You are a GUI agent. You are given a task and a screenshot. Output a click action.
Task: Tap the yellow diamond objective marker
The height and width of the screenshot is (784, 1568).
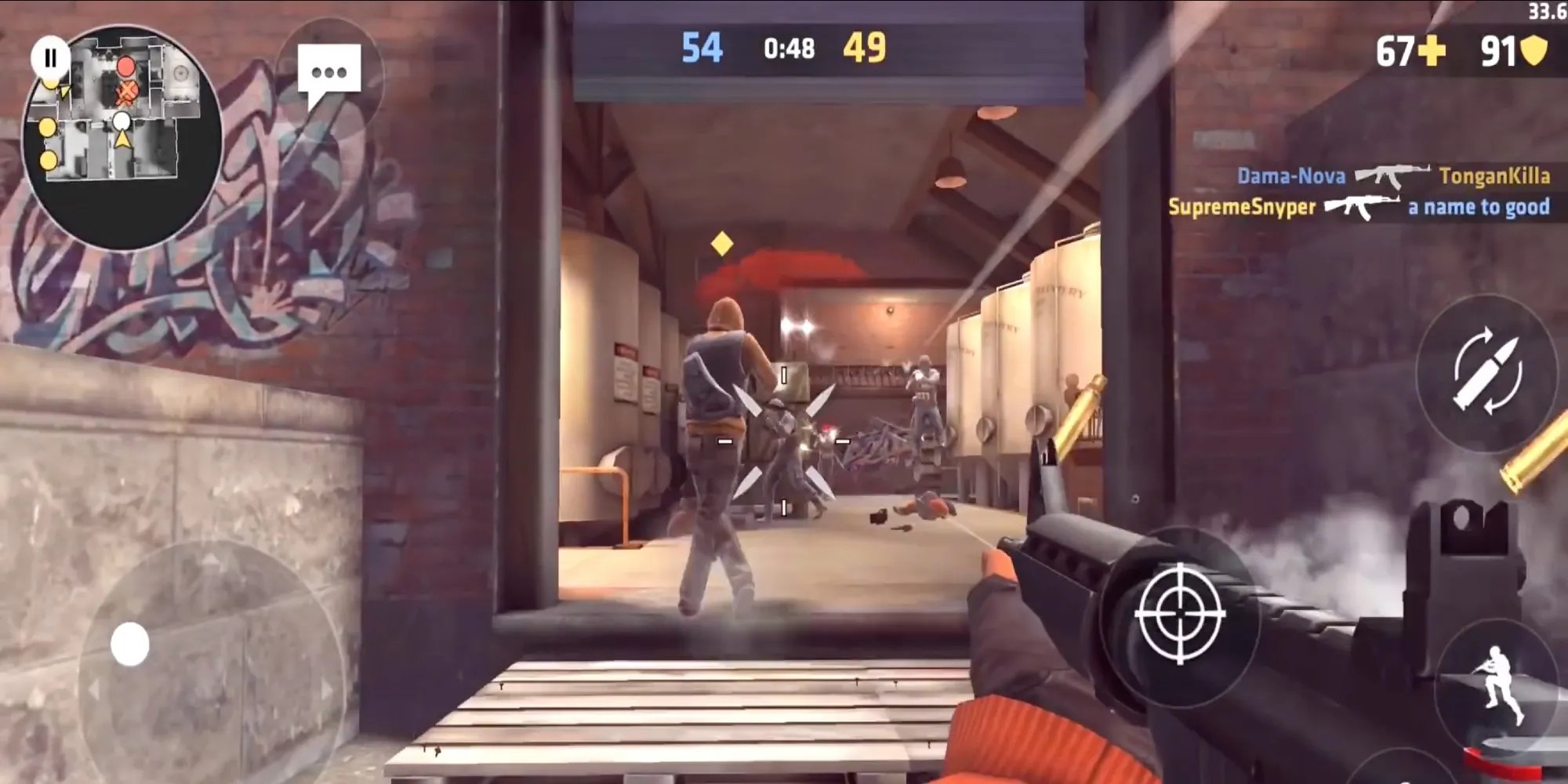click(x=720, y=242)
